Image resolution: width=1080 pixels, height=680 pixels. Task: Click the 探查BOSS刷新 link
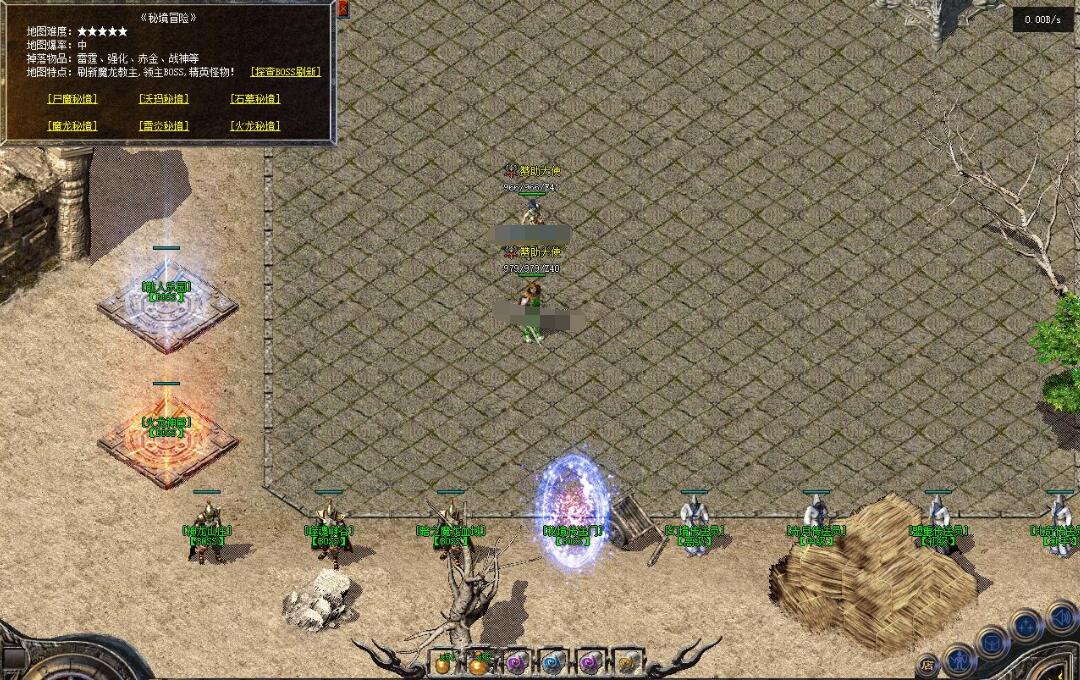285,72
